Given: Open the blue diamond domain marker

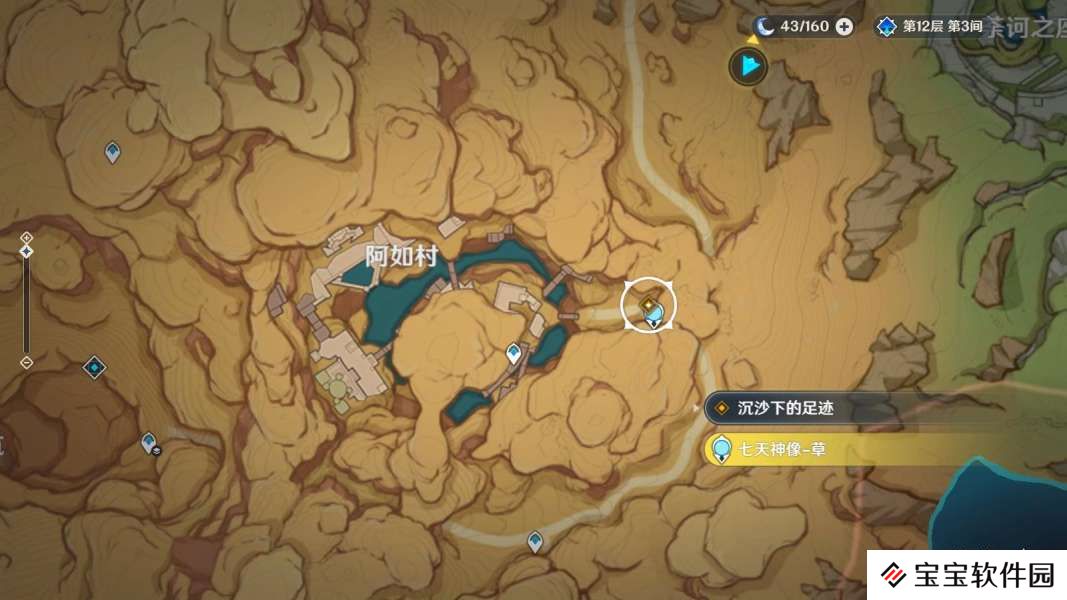Looking at the screenshot, I should 94,368.
